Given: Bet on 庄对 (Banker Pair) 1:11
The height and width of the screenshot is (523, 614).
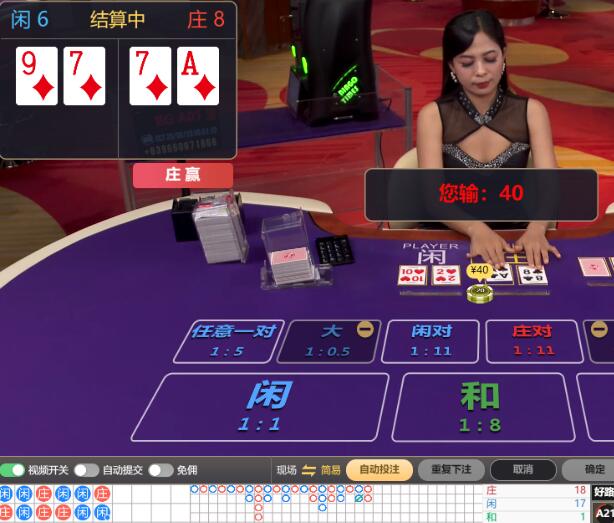Looking at the screenshot, I should pos(532,341).
